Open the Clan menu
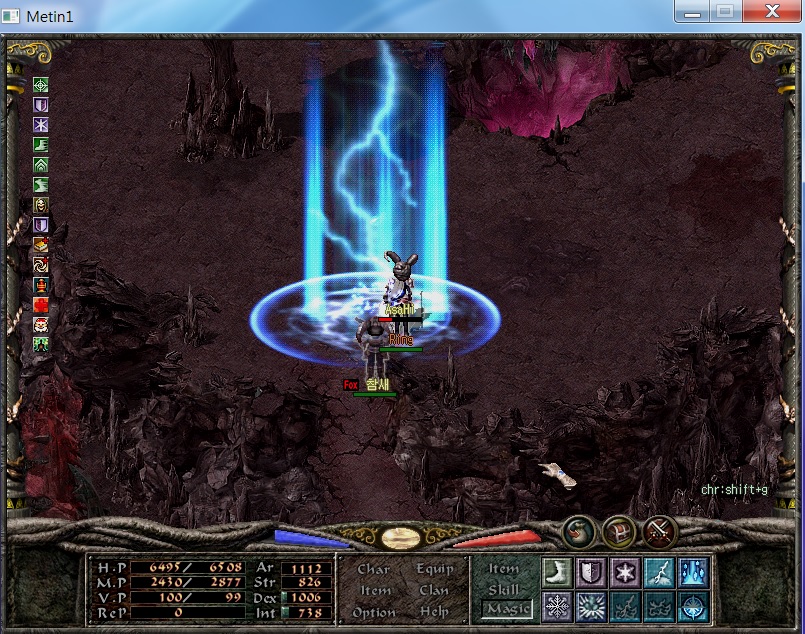 pyautogui.click(x=434, y=590)
